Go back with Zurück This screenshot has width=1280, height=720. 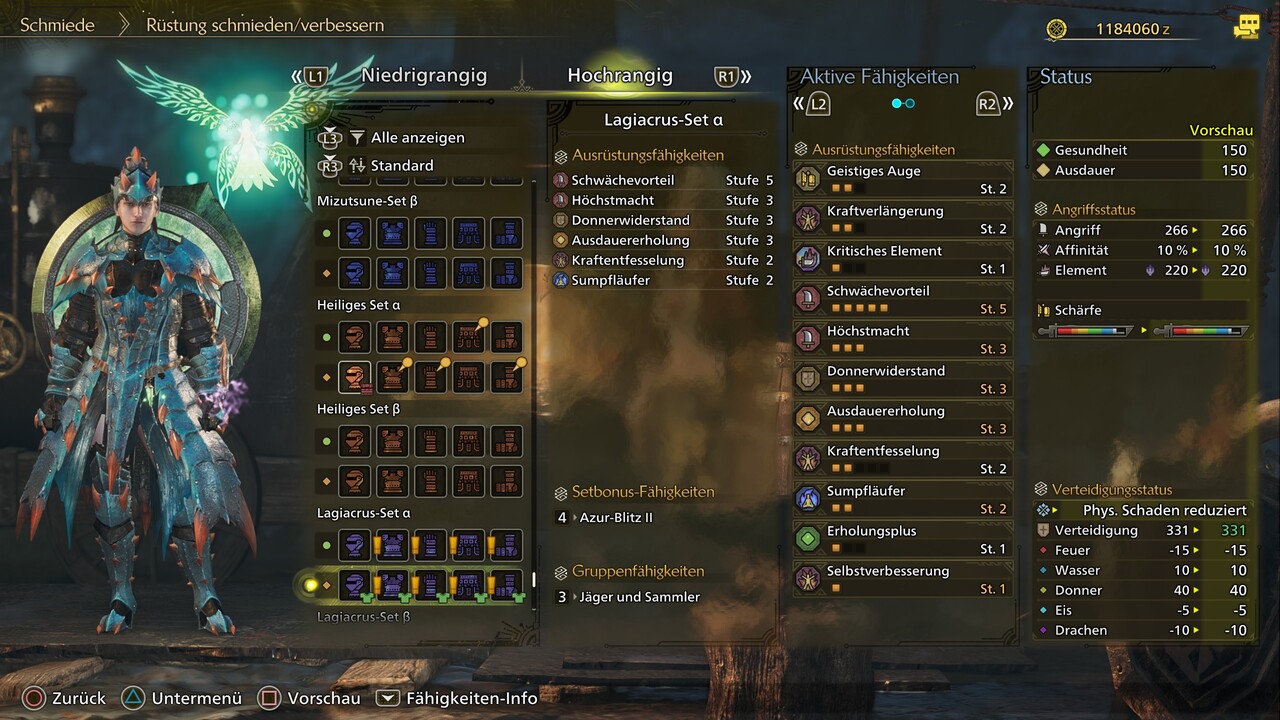tap(64, 698)
